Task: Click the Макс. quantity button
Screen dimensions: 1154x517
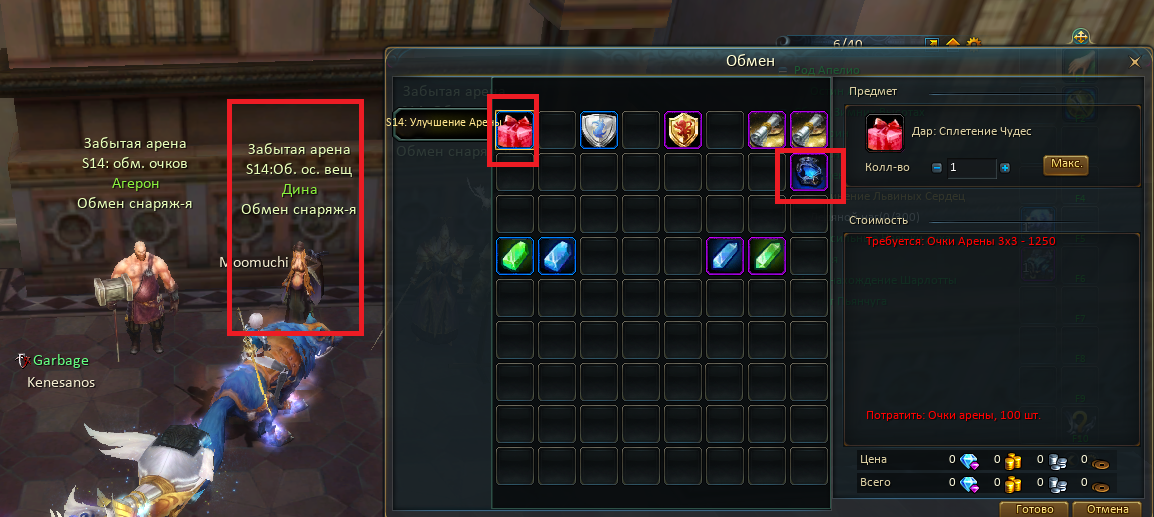Action: tap(1066, 165)
